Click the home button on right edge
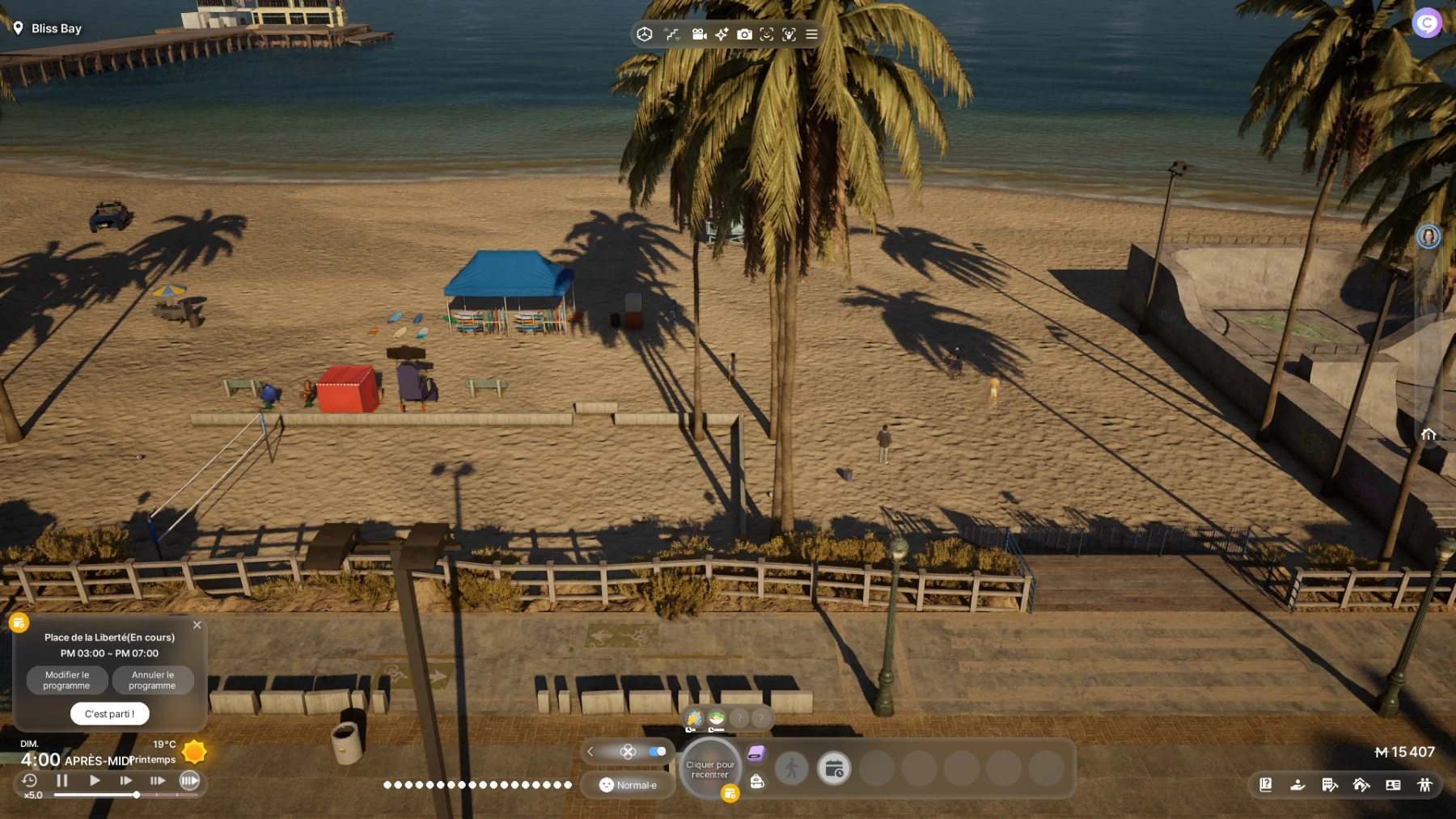This screenshot has width=1456, height=819. tap(1428, 434)
